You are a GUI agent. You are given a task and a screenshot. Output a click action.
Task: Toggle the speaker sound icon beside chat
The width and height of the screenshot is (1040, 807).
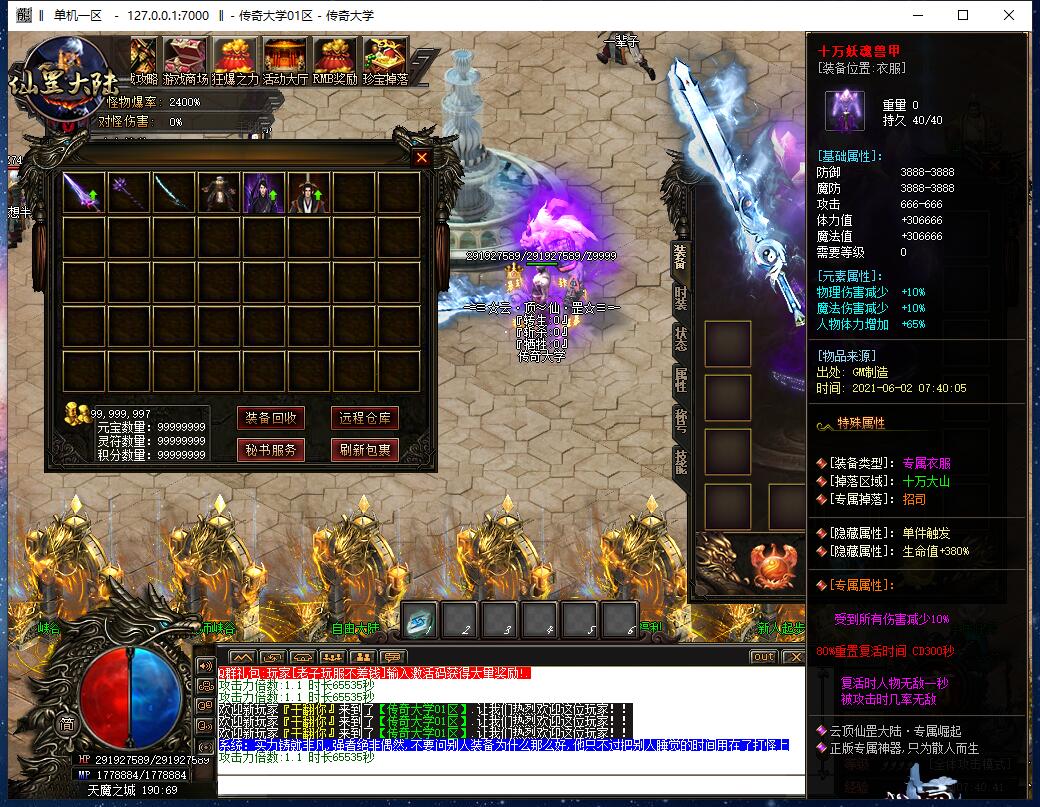point(205,665)
